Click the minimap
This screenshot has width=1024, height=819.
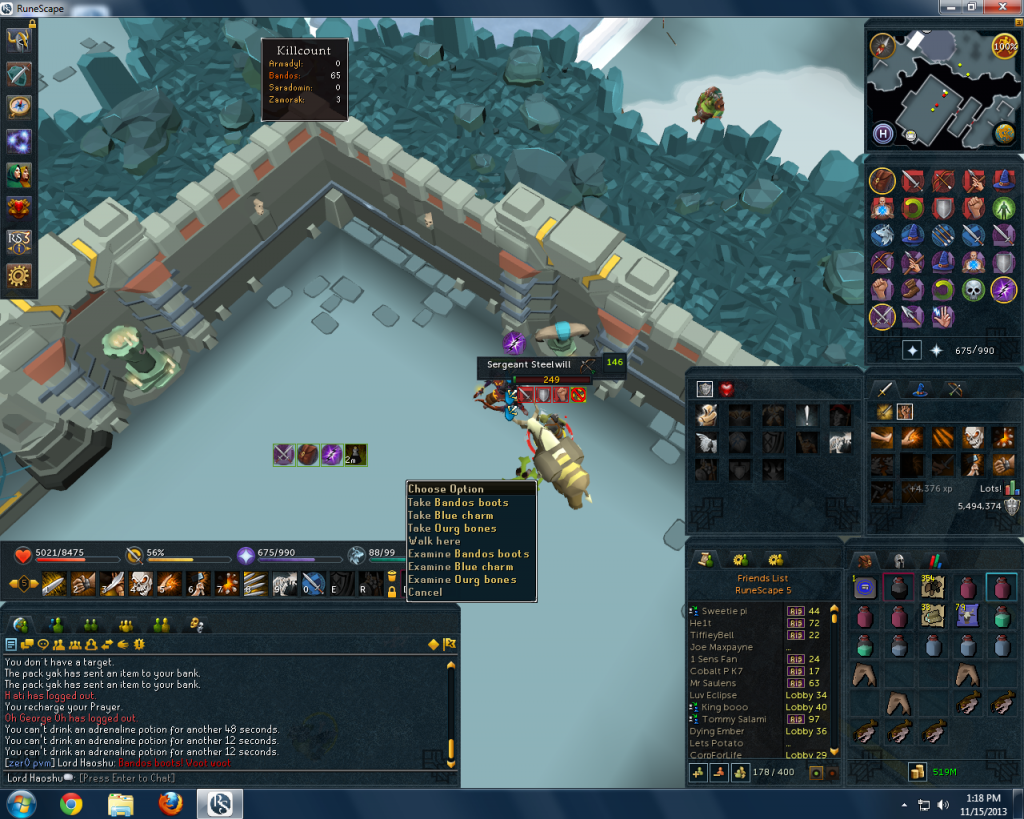pos(940,90)
